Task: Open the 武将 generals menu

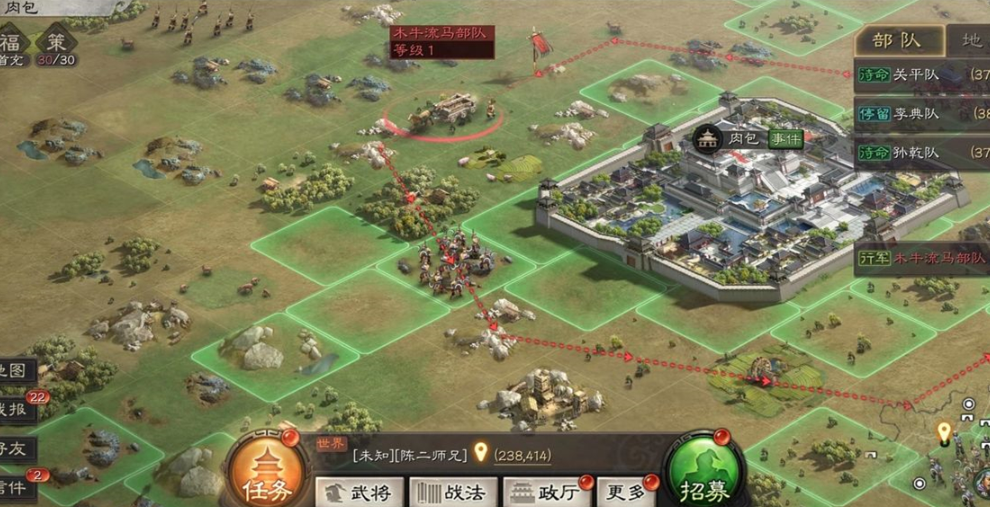Action: [x=360, y=492]
